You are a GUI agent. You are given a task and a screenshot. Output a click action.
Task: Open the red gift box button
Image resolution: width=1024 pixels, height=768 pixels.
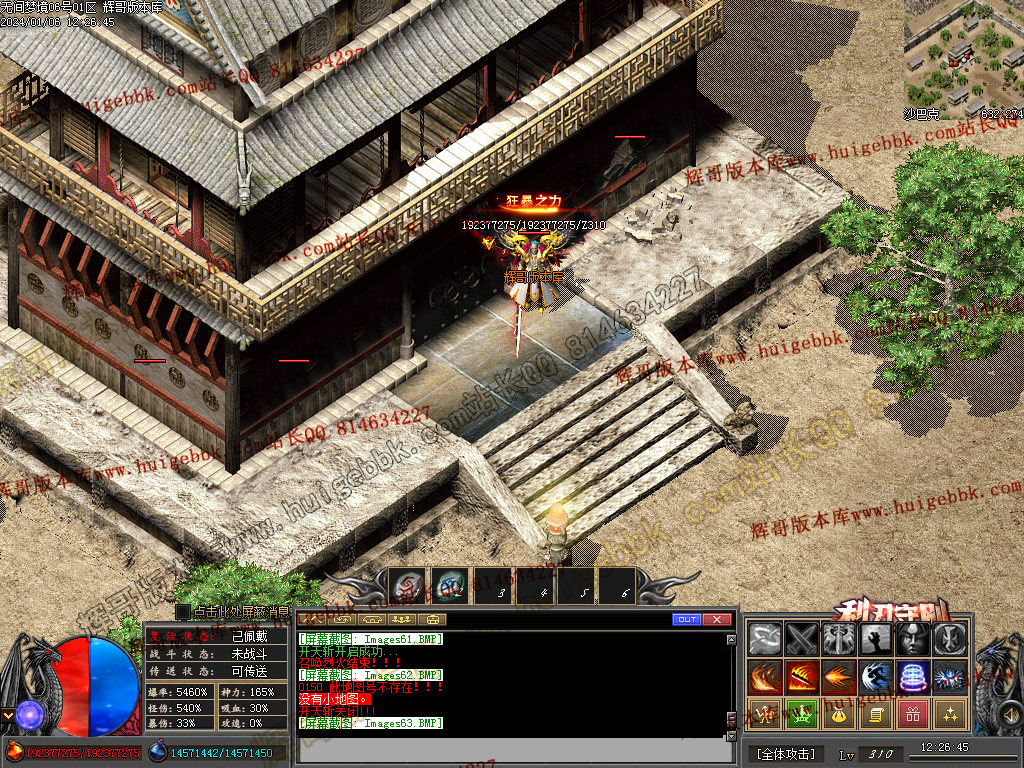click(913, 714)
